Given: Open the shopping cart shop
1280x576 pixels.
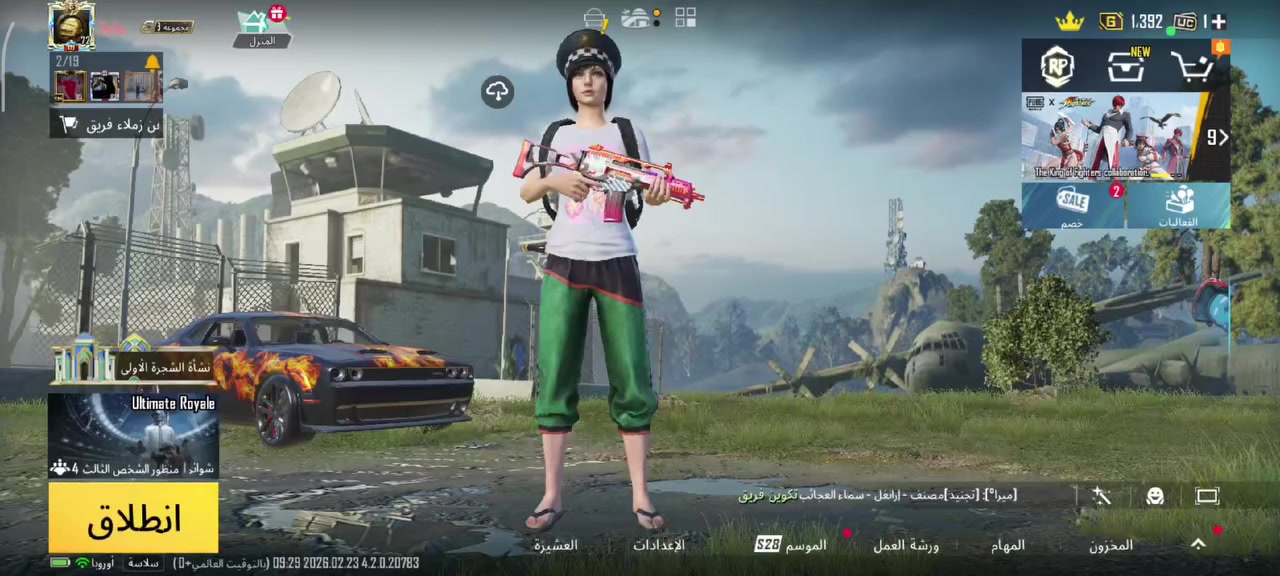Looking at the screenshot, I should pyautogui.click(x=1193, y=67).
